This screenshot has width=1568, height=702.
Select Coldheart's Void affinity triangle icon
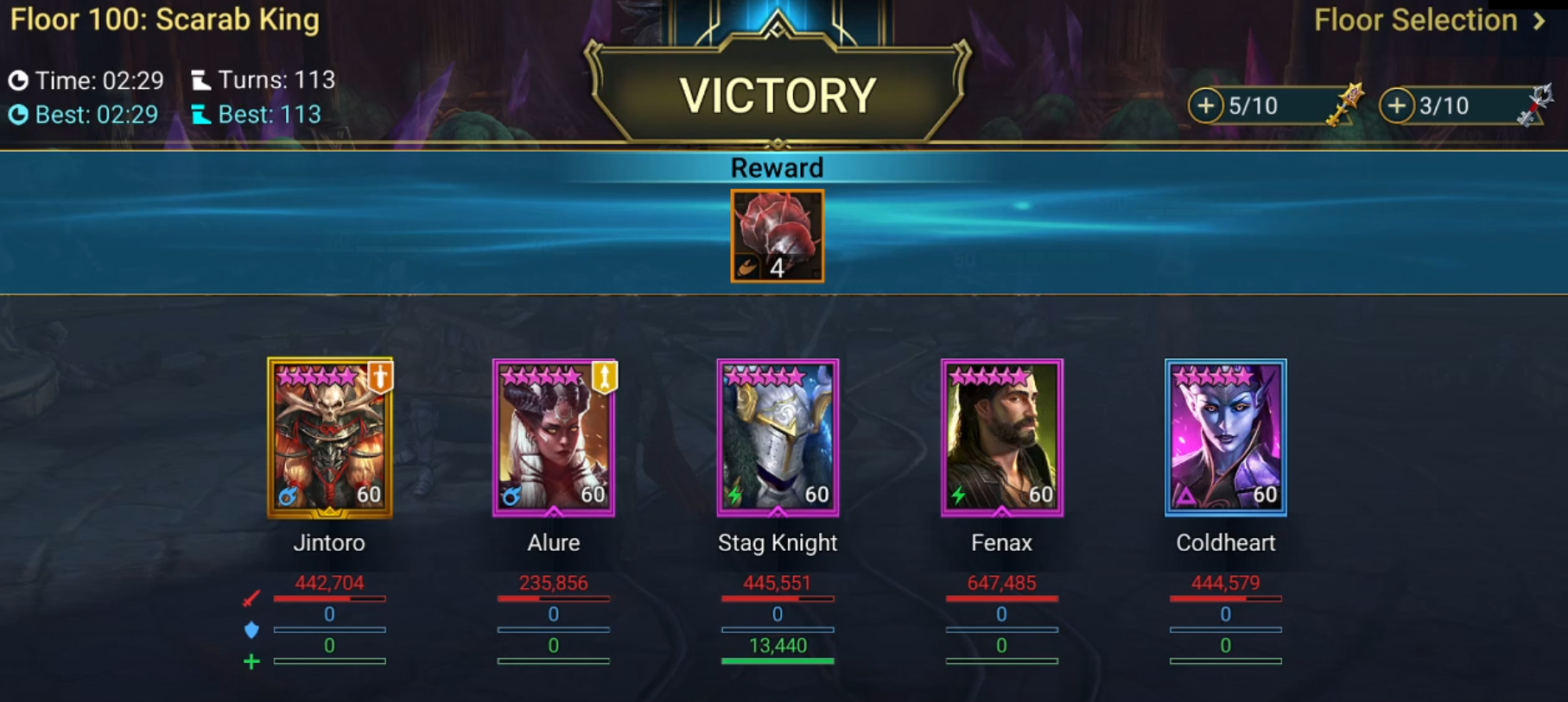click(1187, 495)
